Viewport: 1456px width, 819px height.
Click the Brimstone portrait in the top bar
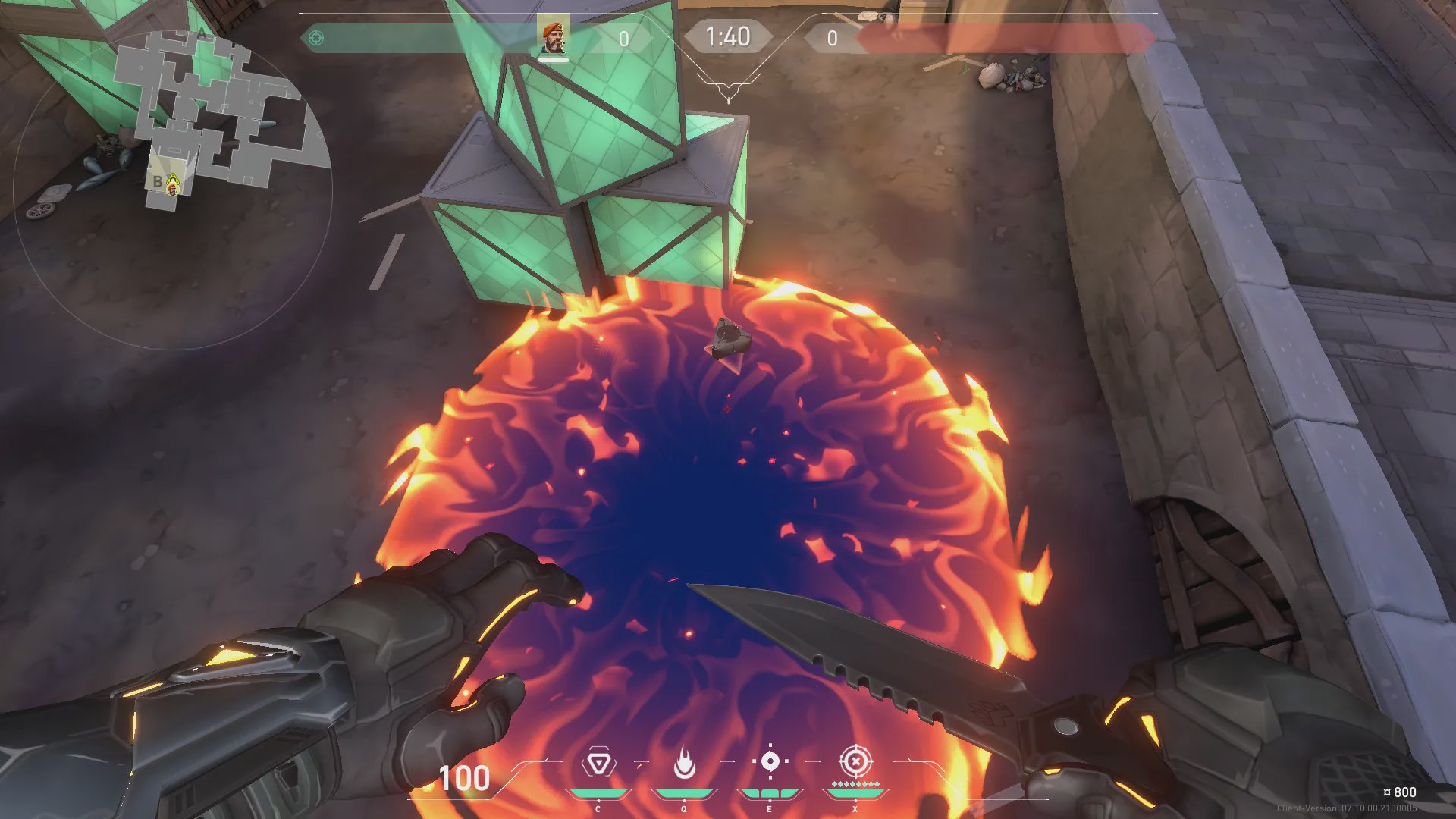pos(554,37)
